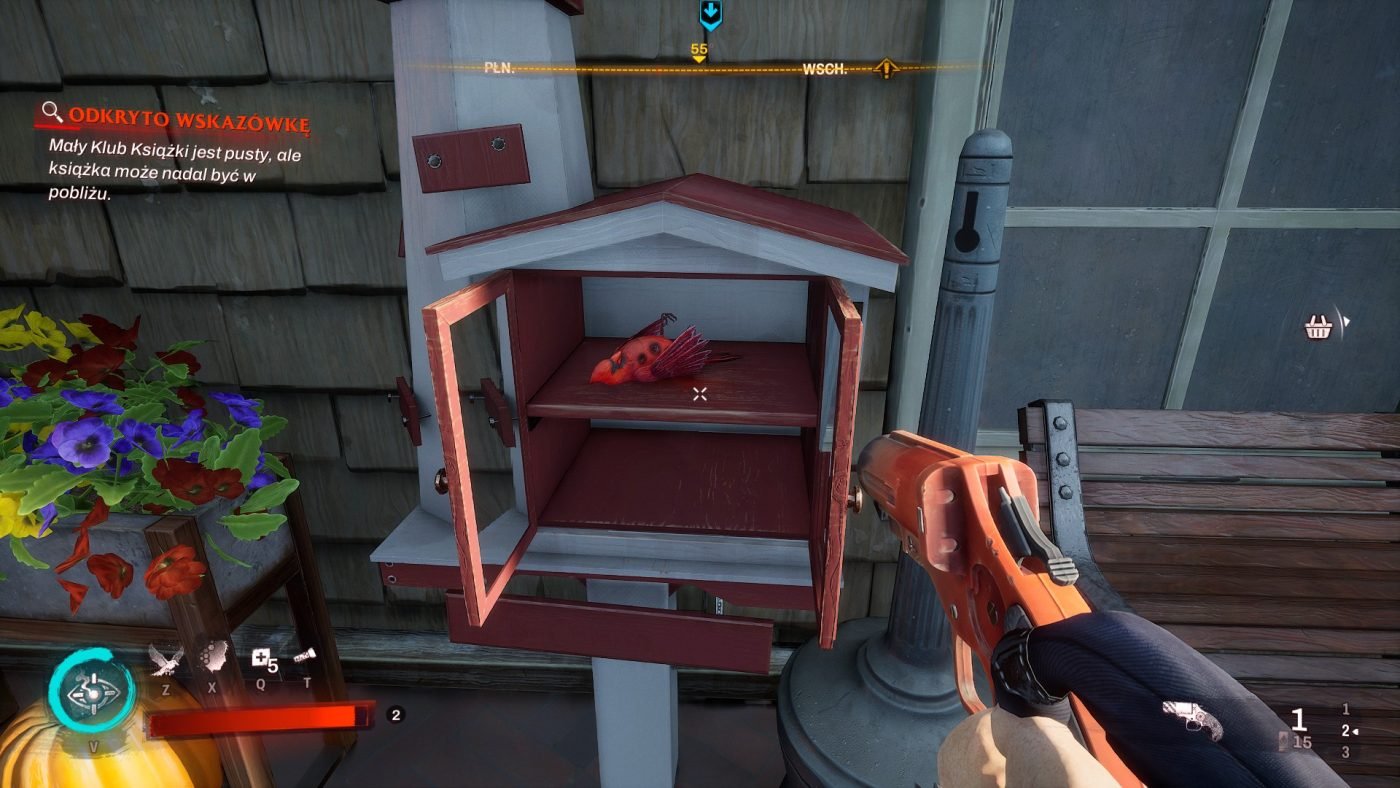The height and width of the screenshot is (788, 1400).
Task: Open the uncovered clue notification
Action: click(x=176, y=123)
